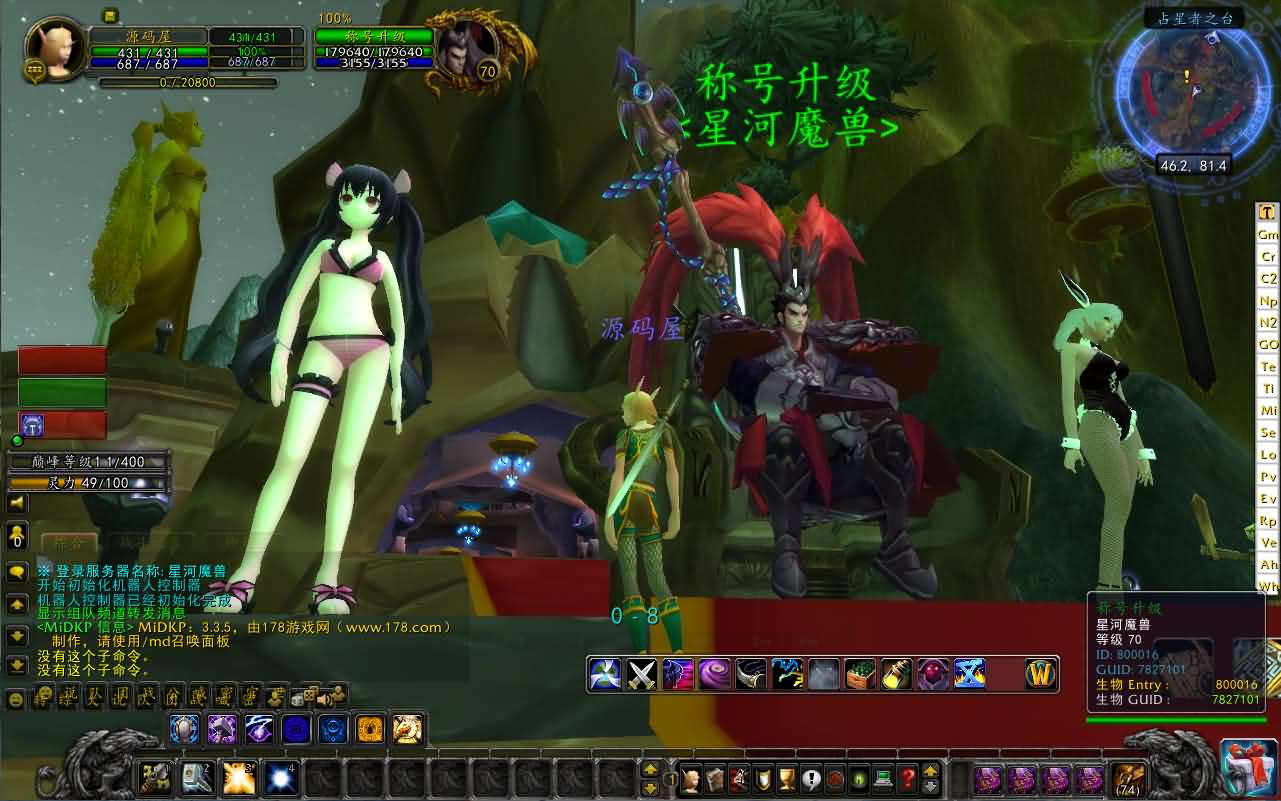This screenshot has width=1281, height=801.
Task: Open the WoW logo button
Action: coord(1041,674)
